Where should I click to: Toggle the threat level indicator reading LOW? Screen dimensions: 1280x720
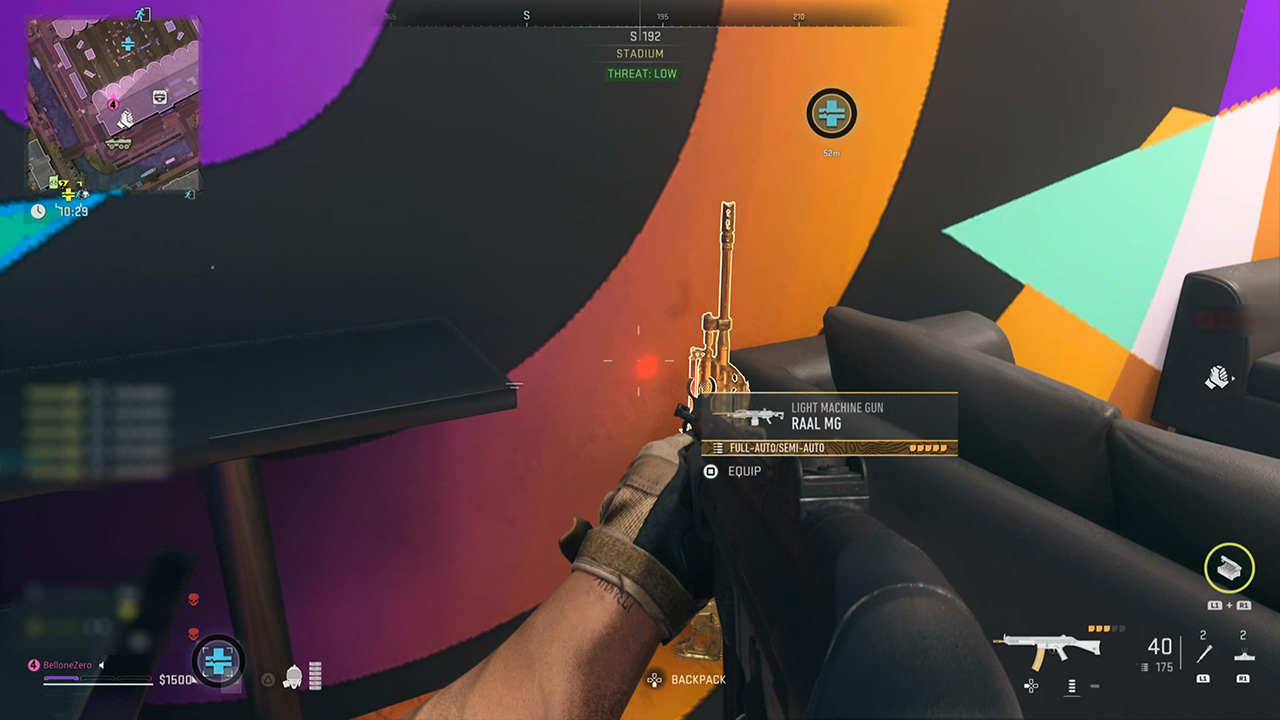641,73
